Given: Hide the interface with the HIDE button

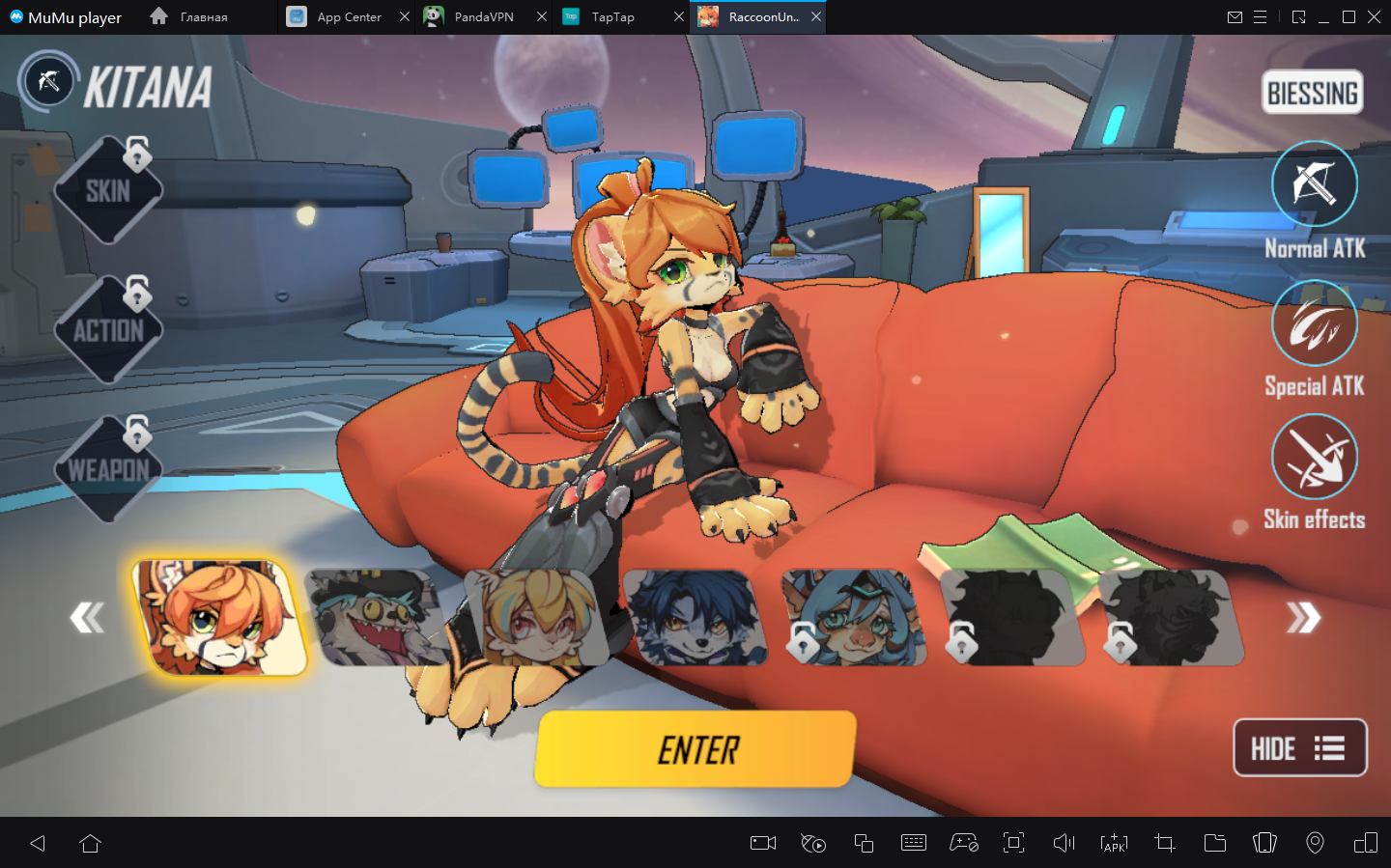Looking at the screenshot, I should point(1299,748).
